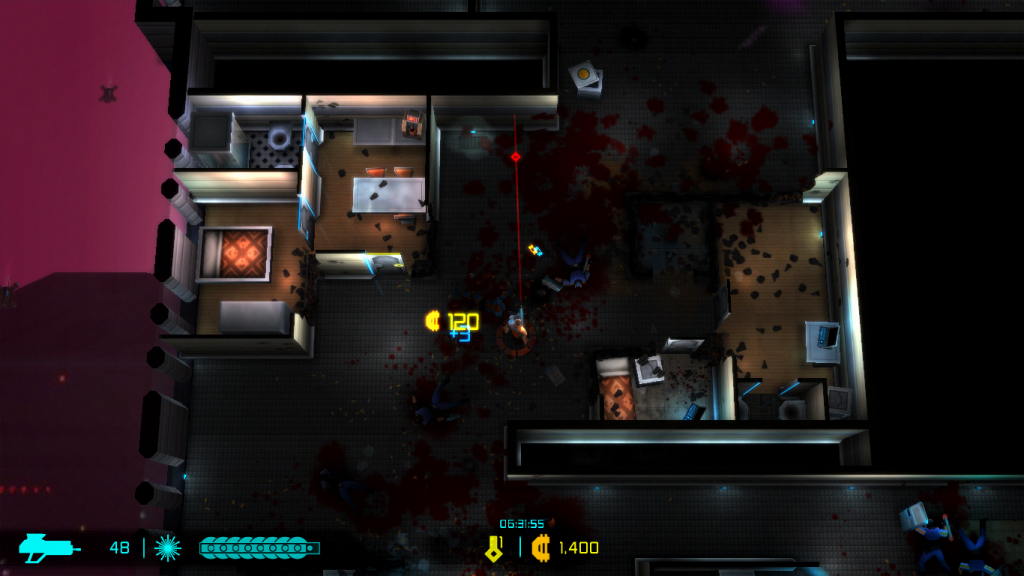Viewport: 1024px width, 576px height.
Task: Activate the starburst special ability icon
Action: (168, 547)
